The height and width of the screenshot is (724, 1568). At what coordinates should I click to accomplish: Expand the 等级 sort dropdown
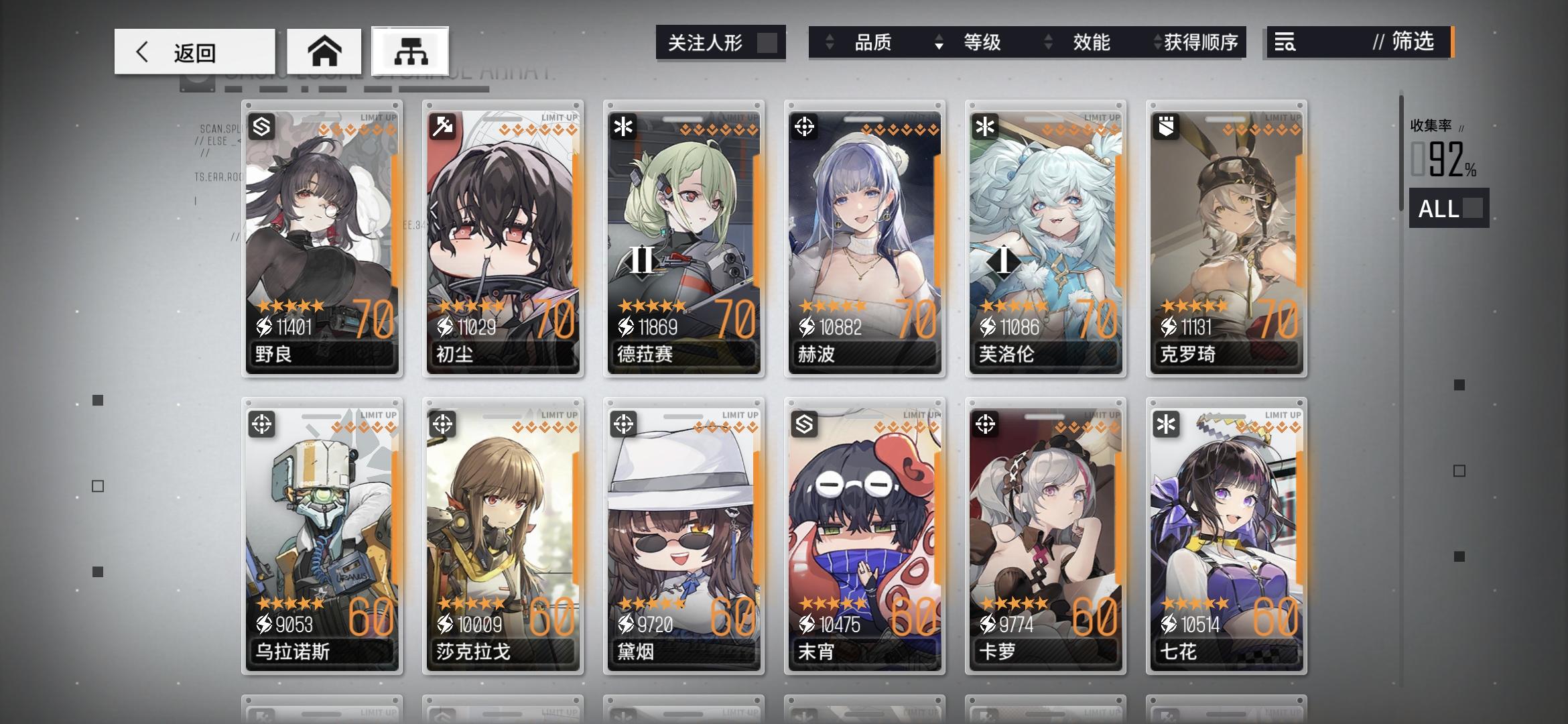click(x=980, y=43)
